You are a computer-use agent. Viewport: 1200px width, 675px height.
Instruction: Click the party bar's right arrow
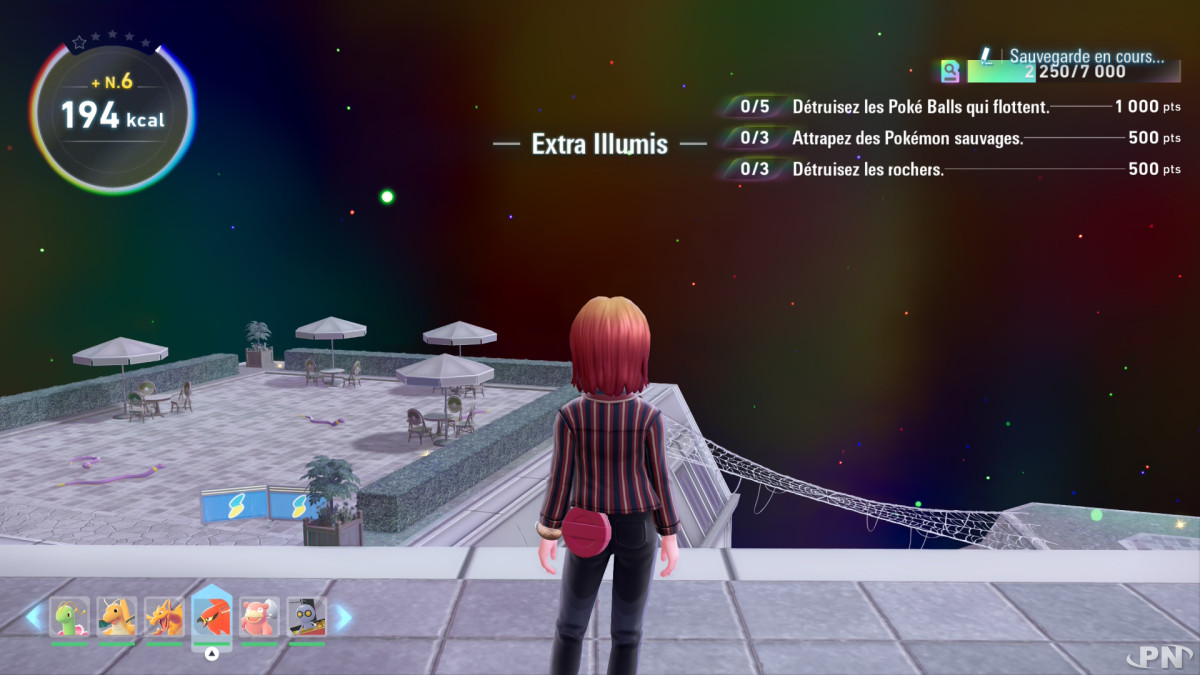342,617
